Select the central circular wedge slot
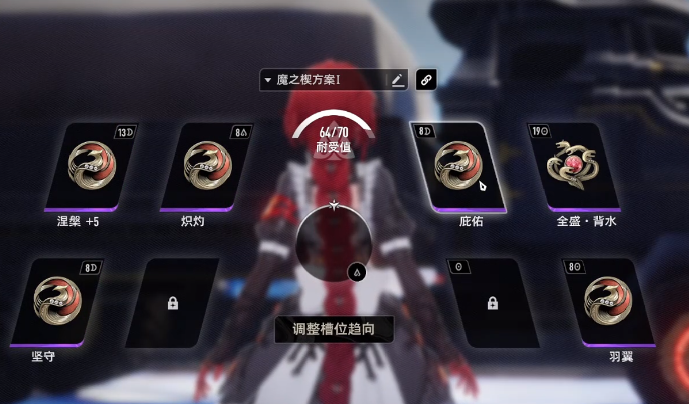The image size is (689, 404). (334, 243)
